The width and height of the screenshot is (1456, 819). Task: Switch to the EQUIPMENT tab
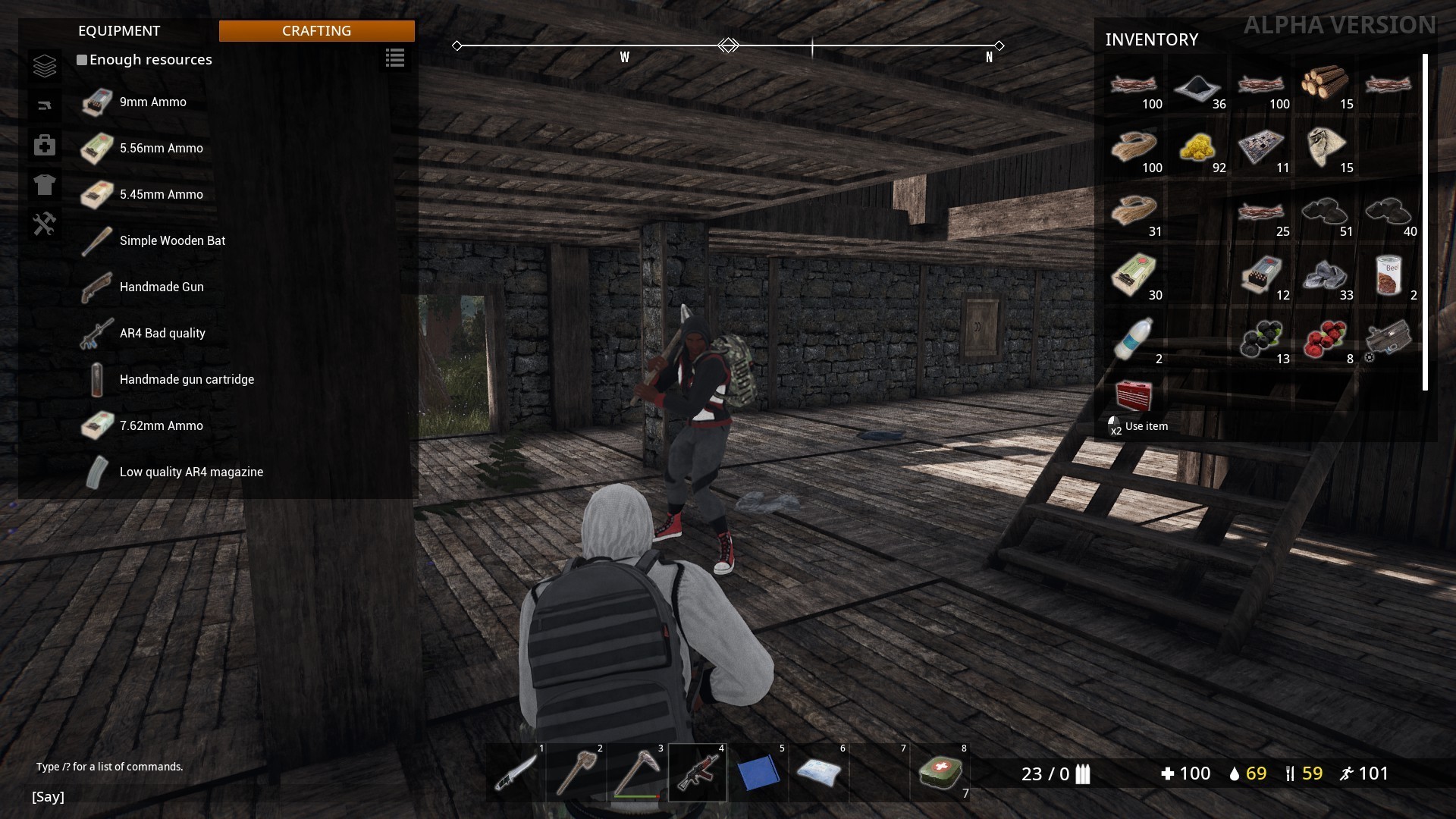click(119, 31)
